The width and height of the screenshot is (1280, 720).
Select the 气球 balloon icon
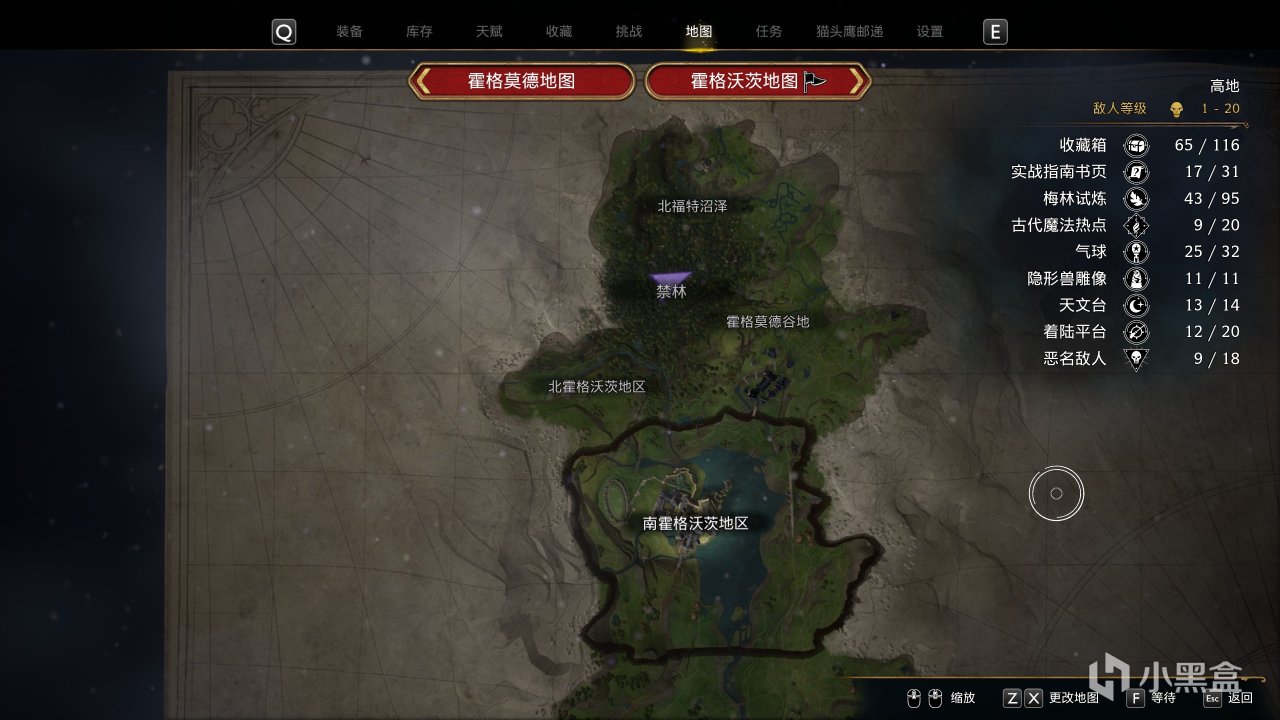click(x=1136, y=251)
